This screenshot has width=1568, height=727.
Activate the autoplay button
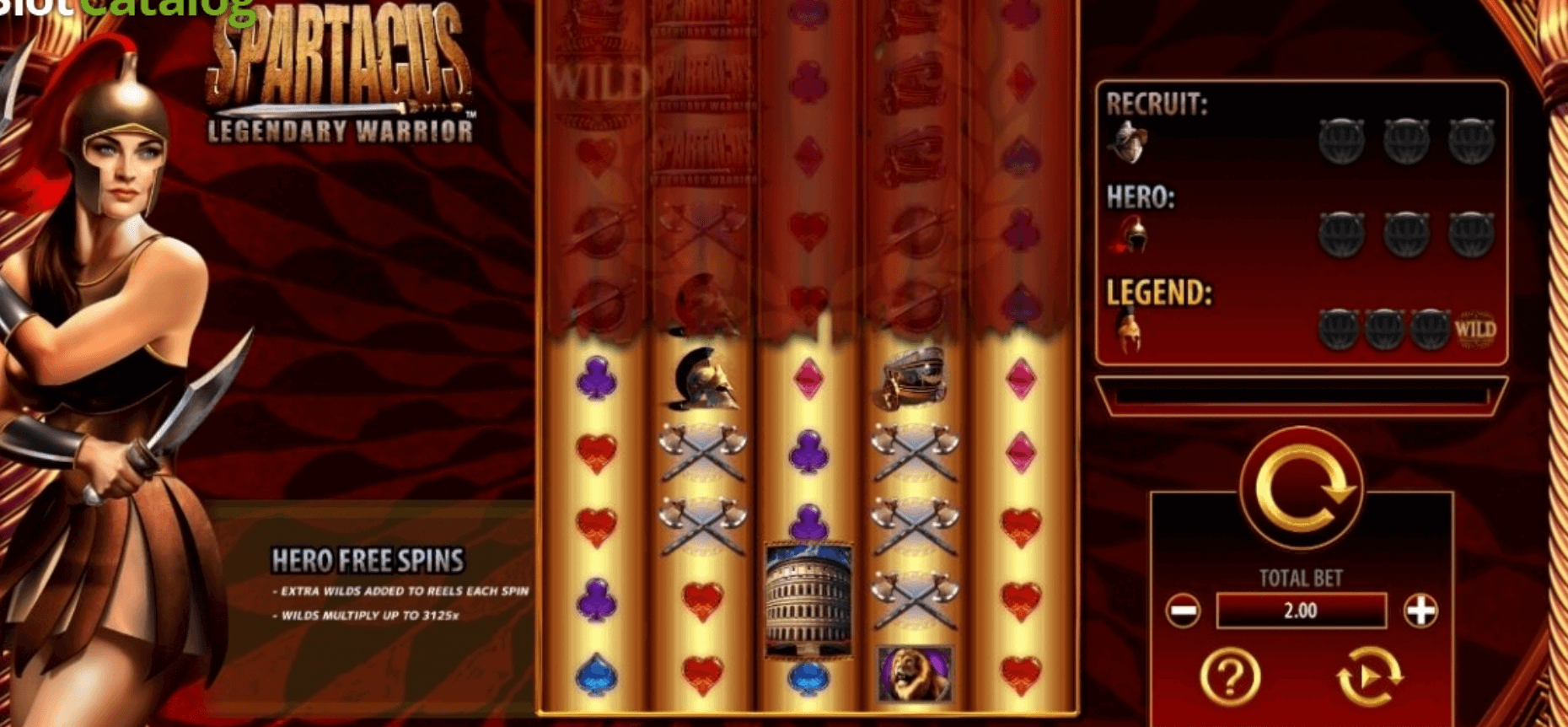click(x=1369, y=676)
